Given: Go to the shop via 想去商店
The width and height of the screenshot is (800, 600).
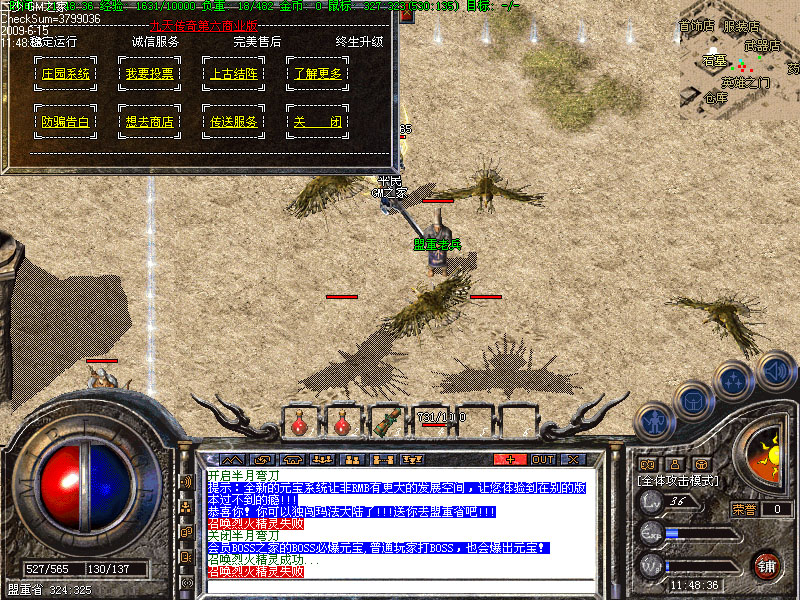Looking at the screenshot, I should tap(150, 122).
